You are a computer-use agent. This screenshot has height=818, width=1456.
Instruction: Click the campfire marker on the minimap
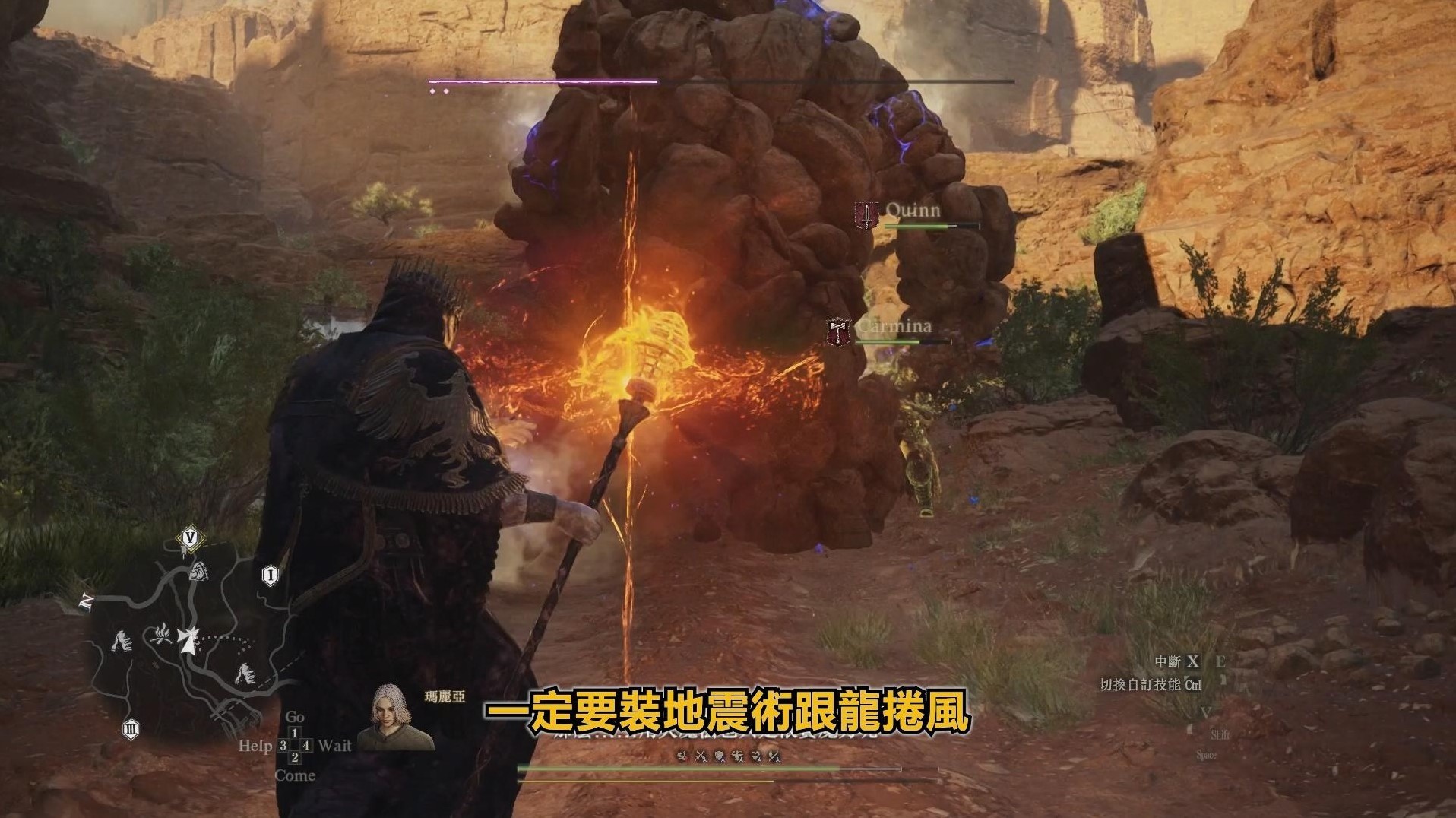(x=162, y=635)
